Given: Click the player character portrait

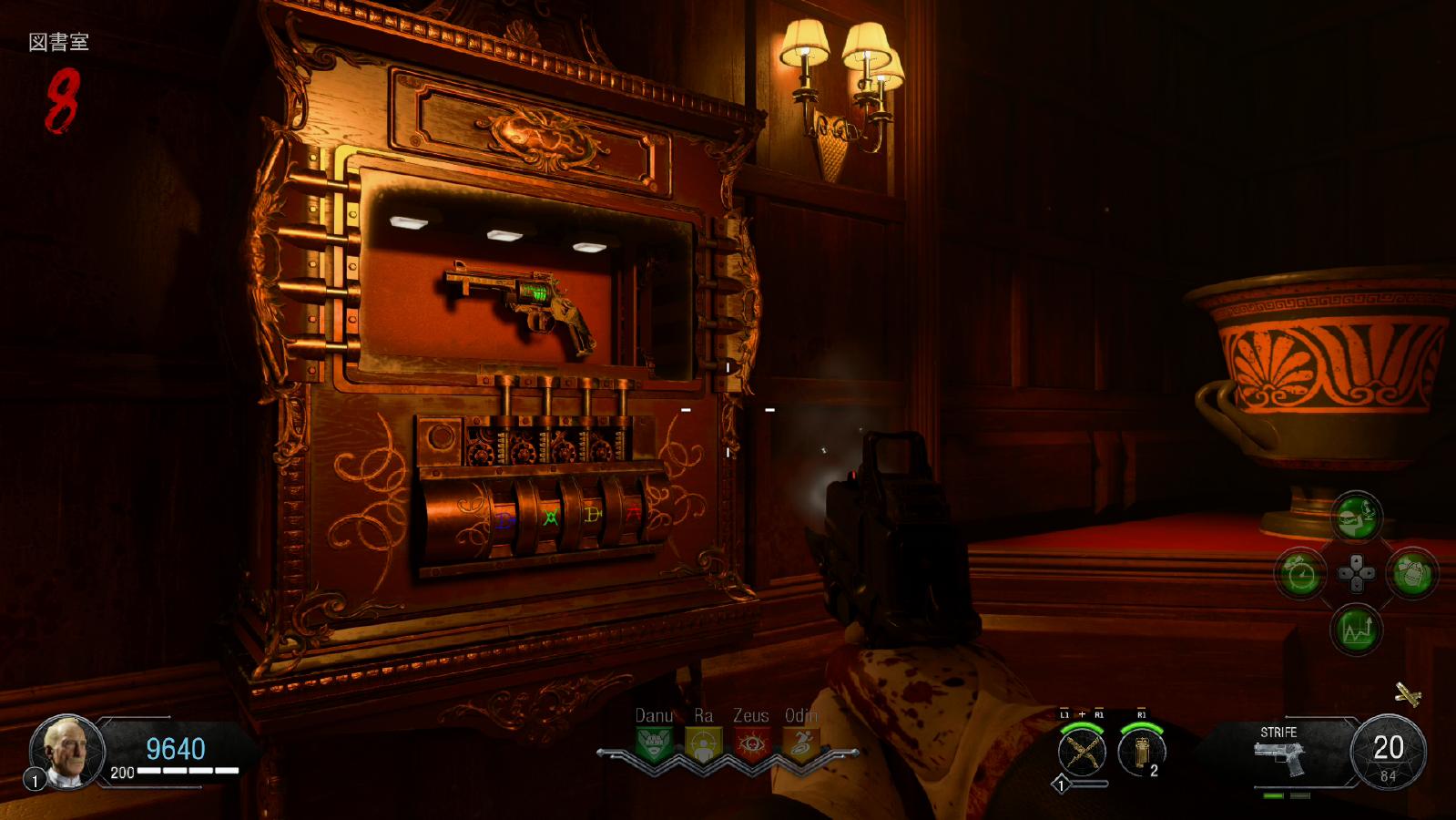Looking at the screenshot, I should (67, 752).
